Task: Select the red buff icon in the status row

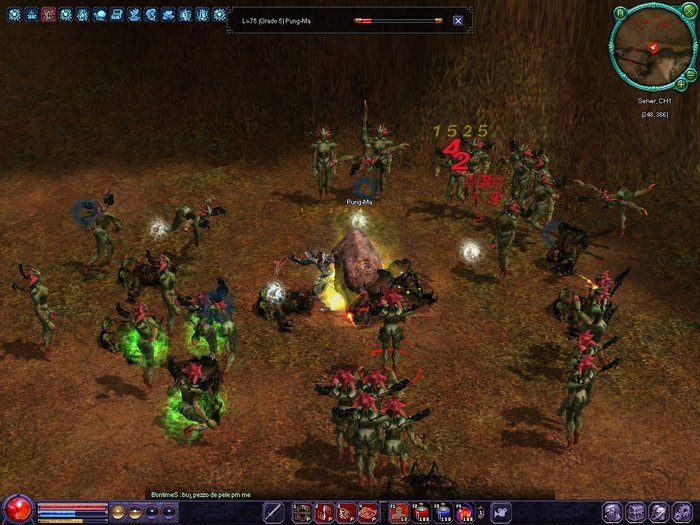Action: pos(49,15)
